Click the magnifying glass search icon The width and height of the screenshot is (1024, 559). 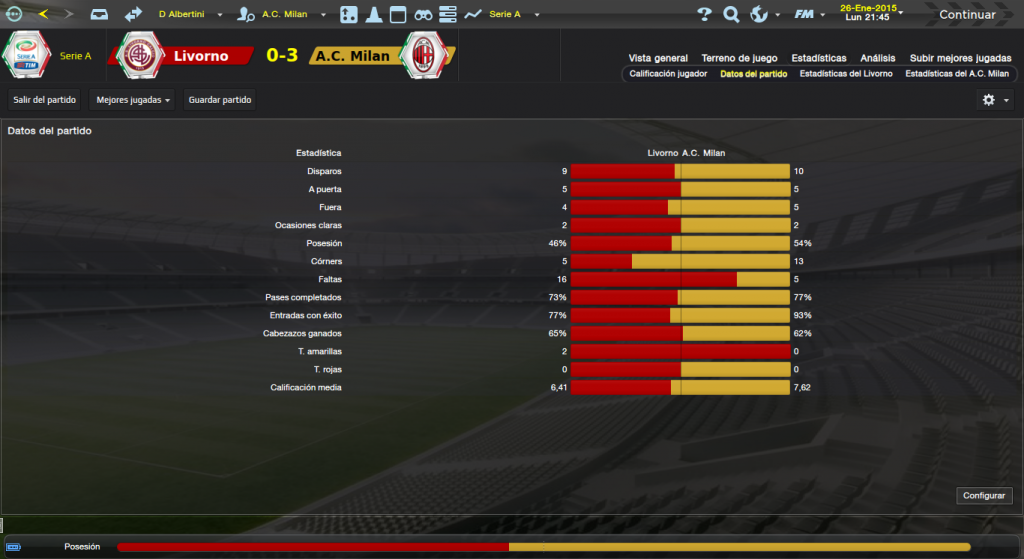731,15
